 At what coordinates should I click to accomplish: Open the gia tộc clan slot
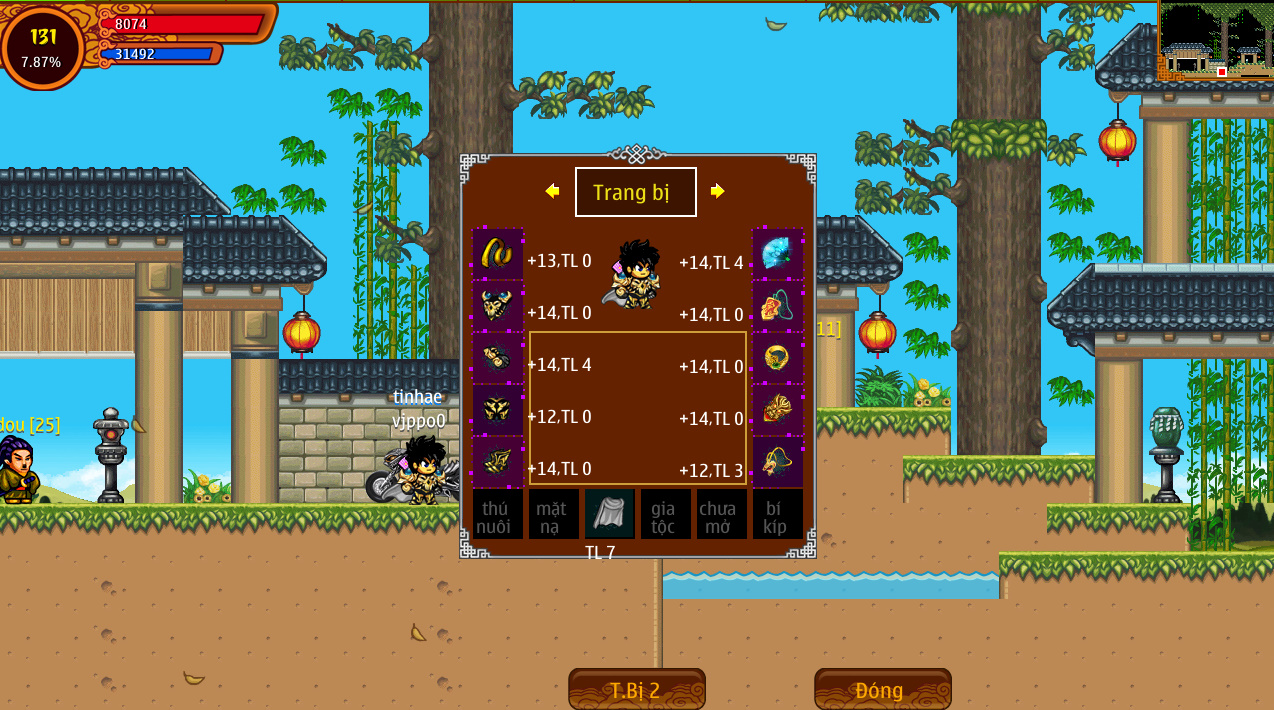click(665, 514)
